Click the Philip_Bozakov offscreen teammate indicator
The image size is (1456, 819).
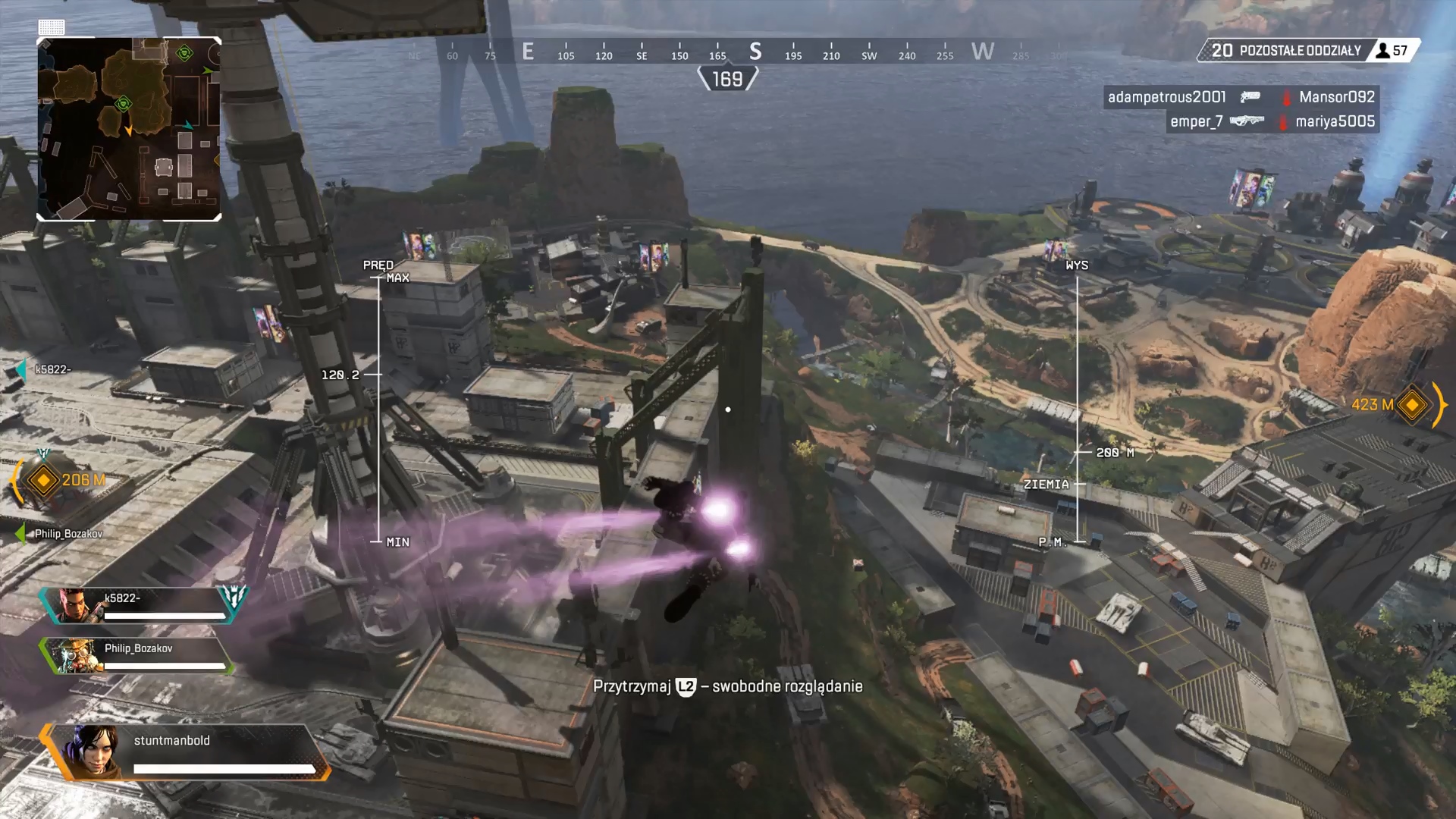pos(59,534)
